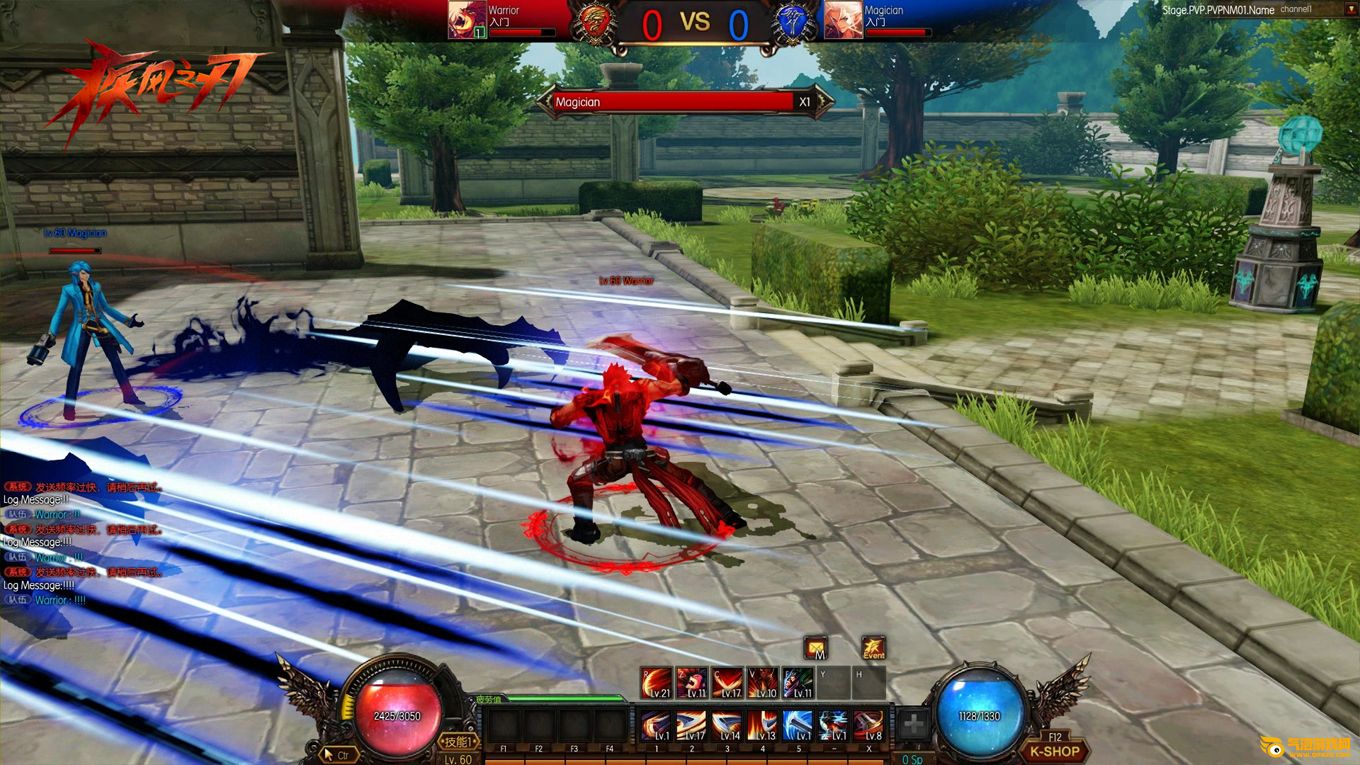Select the Warrior player portrait

pyautogui.click(x=467, y=20)
